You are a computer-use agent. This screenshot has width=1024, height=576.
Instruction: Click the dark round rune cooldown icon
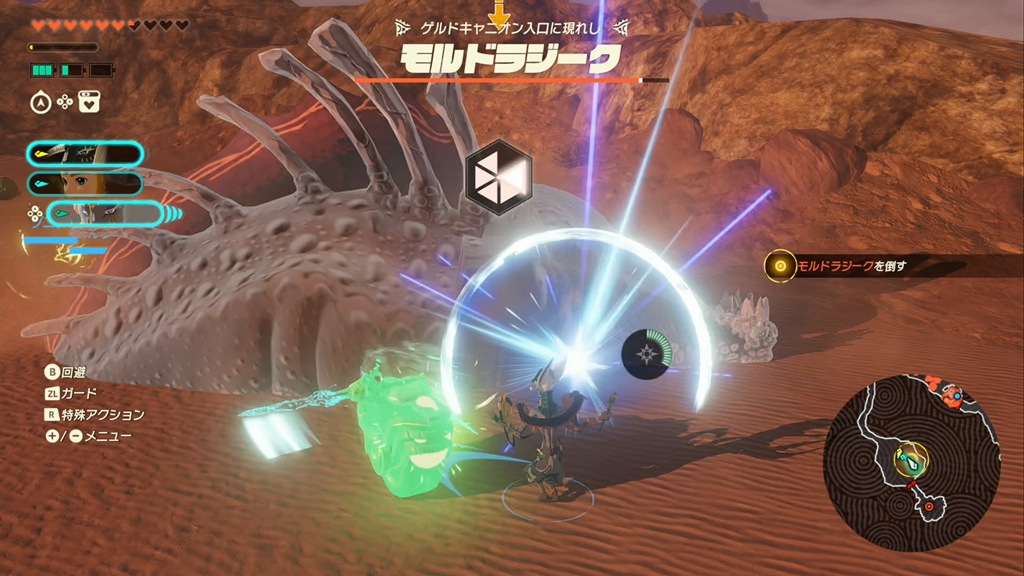tap(646, 354)
